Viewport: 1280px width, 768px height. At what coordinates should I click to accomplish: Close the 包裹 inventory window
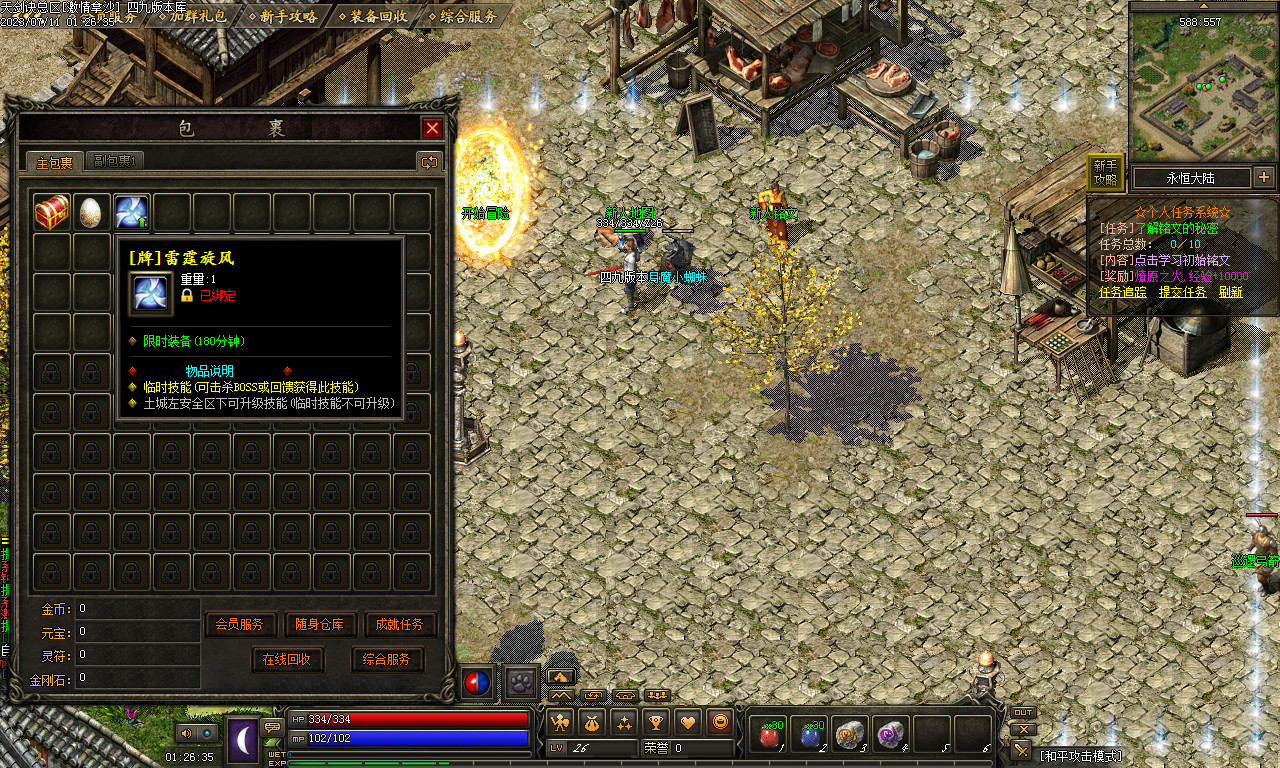click(x=432, y=128)
